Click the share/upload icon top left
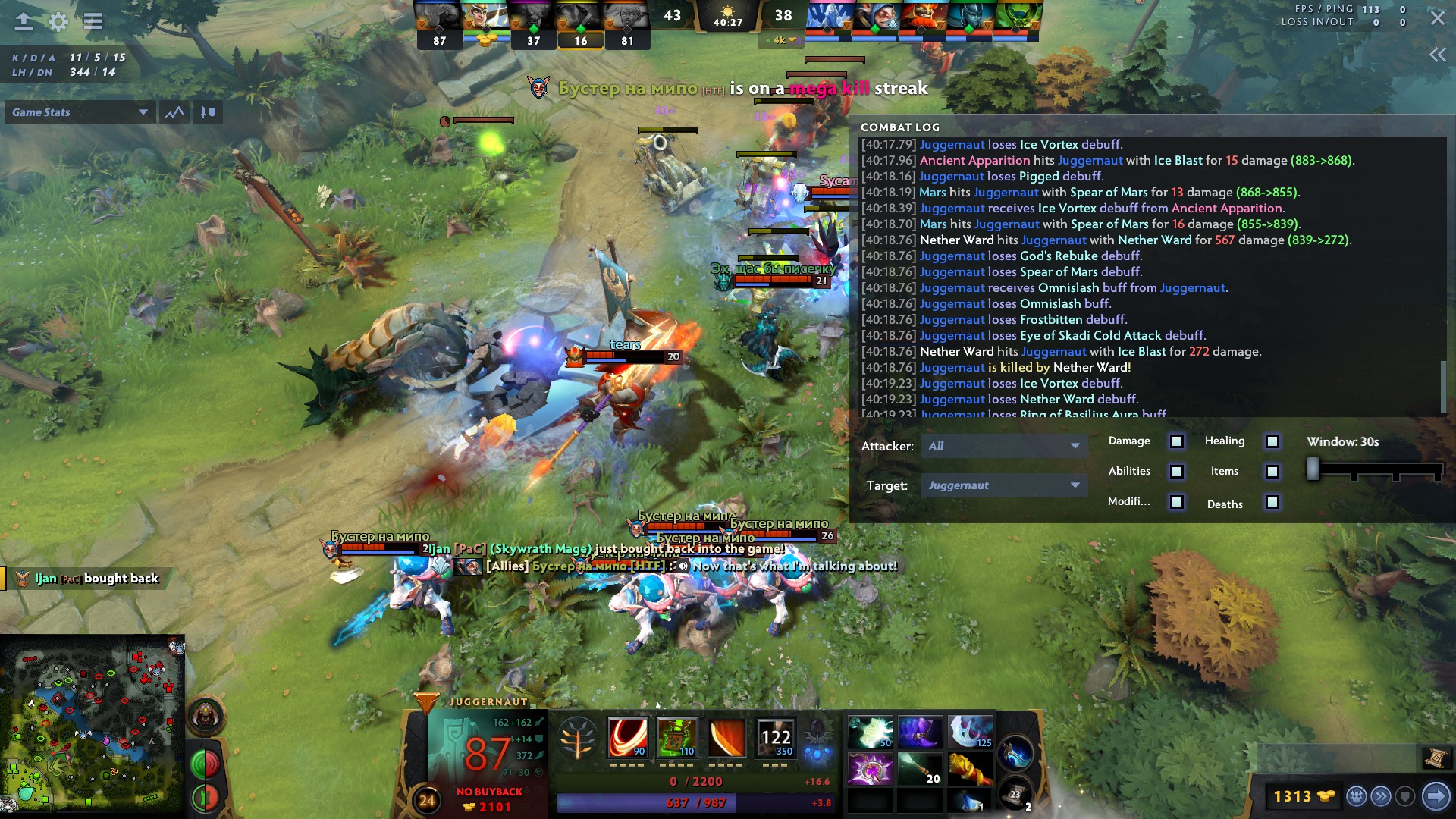Image resolution: width=1456 pixels, height=819 pixels. (24, 22)
